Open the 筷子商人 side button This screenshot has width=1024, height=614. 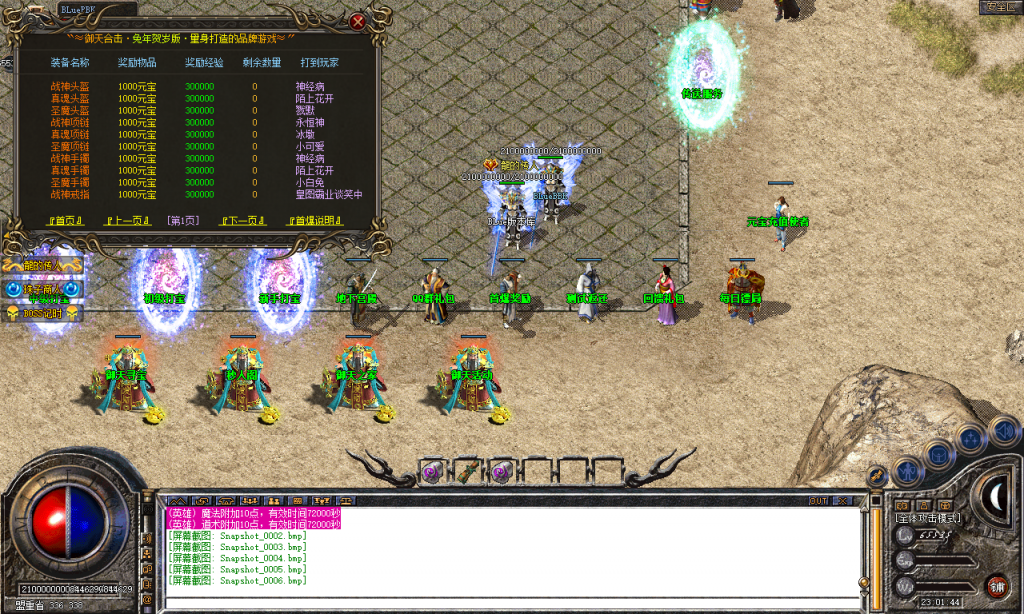pos(42,289)
